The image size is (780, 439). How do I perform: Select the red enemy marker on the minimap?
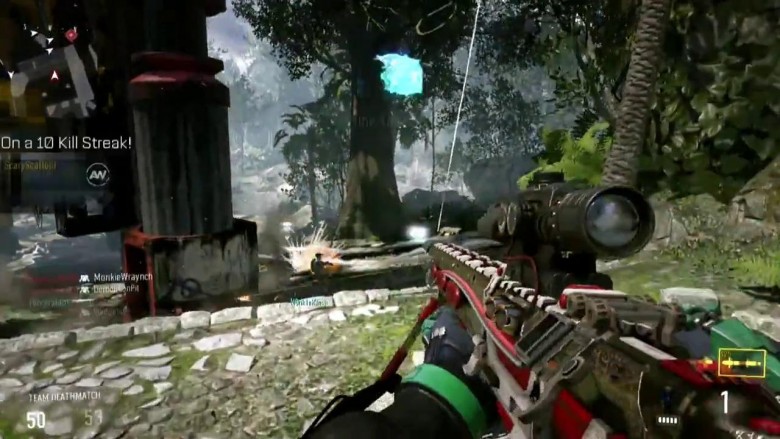click(x=71, y=34)
